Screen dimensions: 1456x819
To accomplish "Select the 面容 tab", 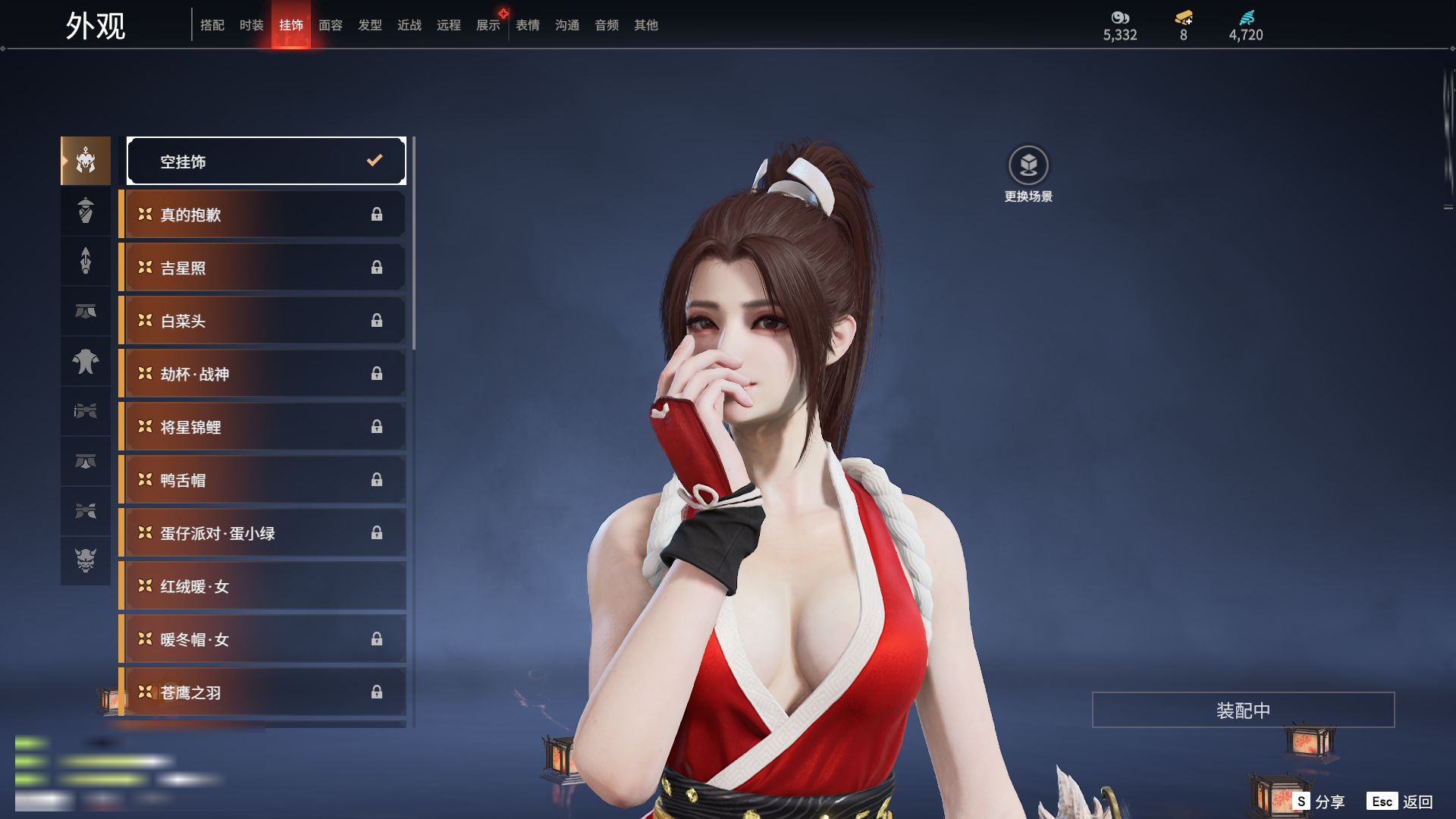I will click(330, 25).
